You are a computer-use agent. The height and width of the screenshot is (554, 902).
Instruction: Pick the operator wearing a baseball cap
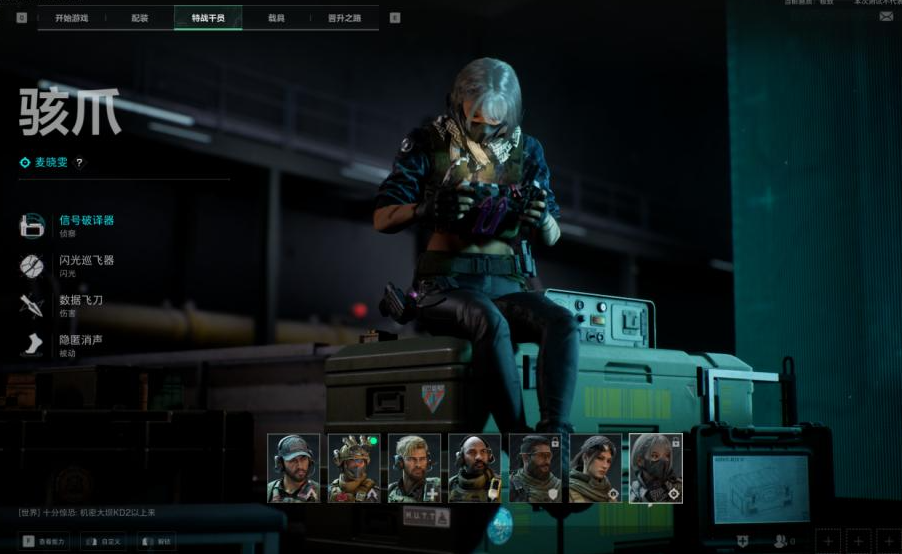tap(293, 467)
